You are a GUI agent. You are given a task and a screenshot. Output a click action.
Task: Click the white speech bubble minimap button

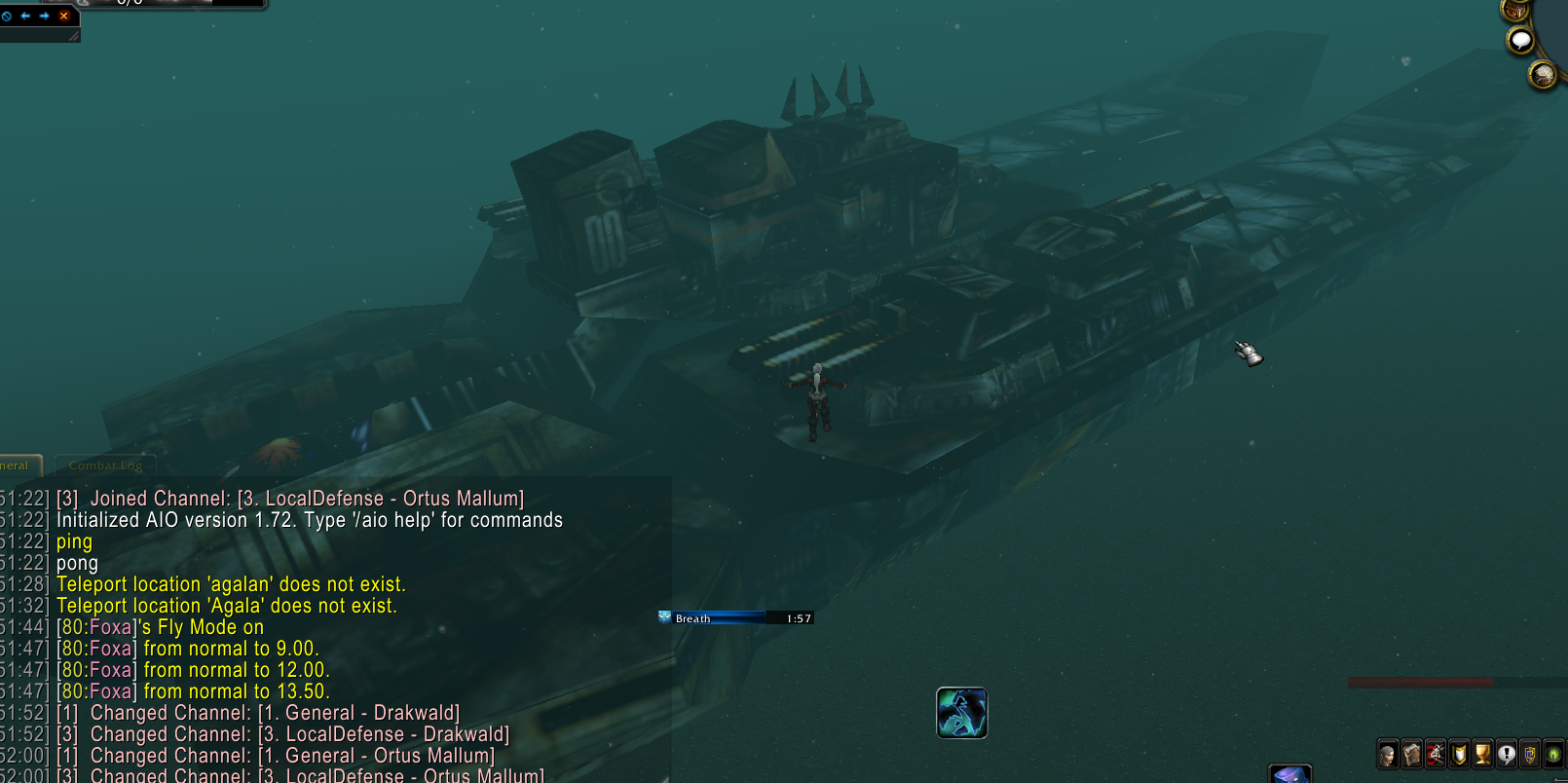(x=1520, y=40)
